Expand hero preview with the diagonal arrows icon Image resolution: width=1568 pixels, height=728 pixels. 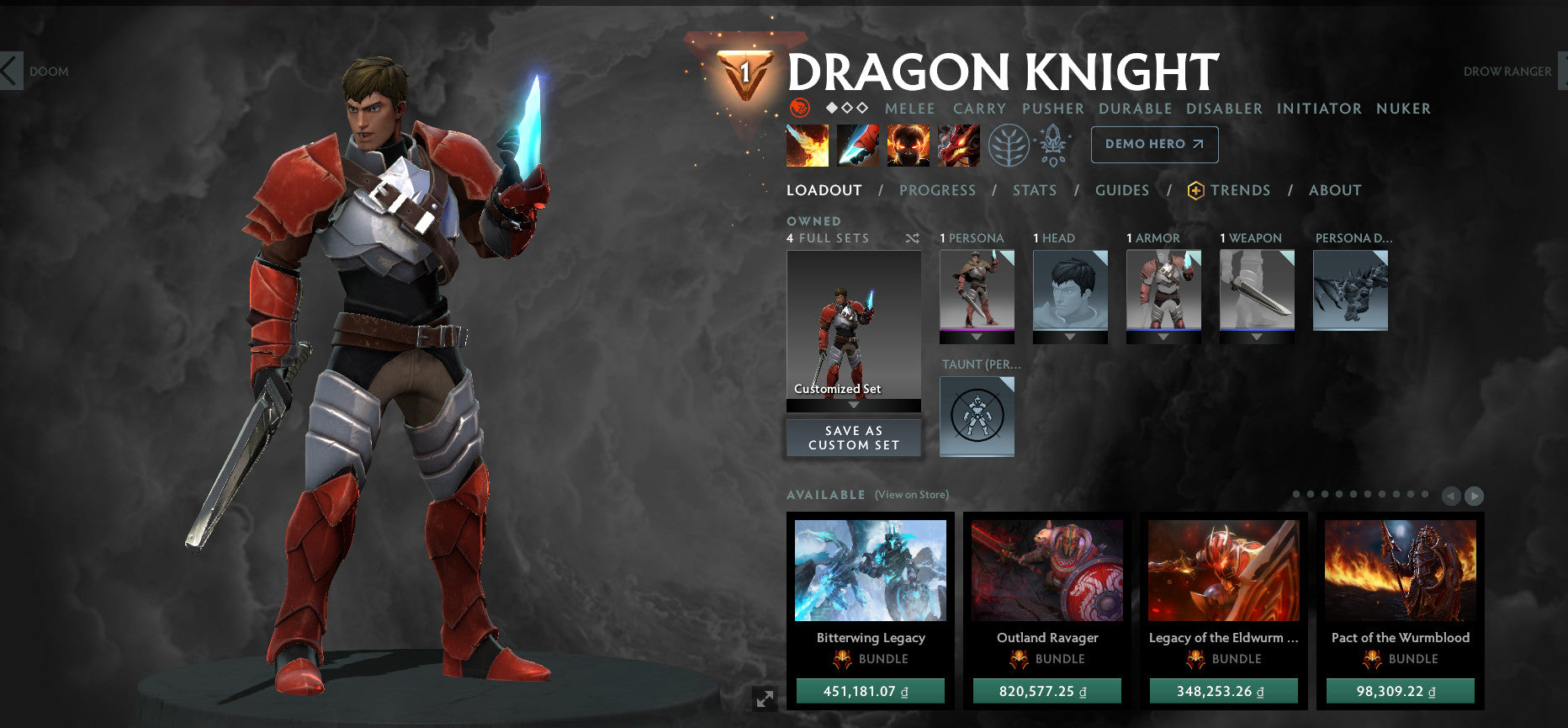click(x=764, y=698)
